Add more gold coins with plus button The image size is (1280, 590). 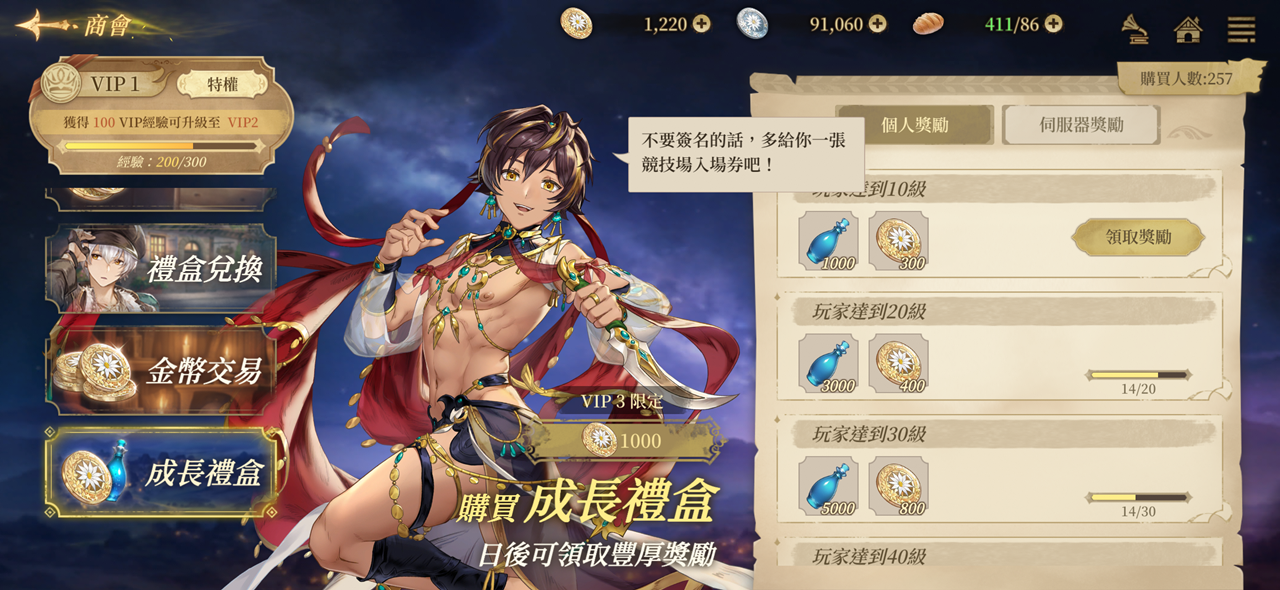point(702,24)
